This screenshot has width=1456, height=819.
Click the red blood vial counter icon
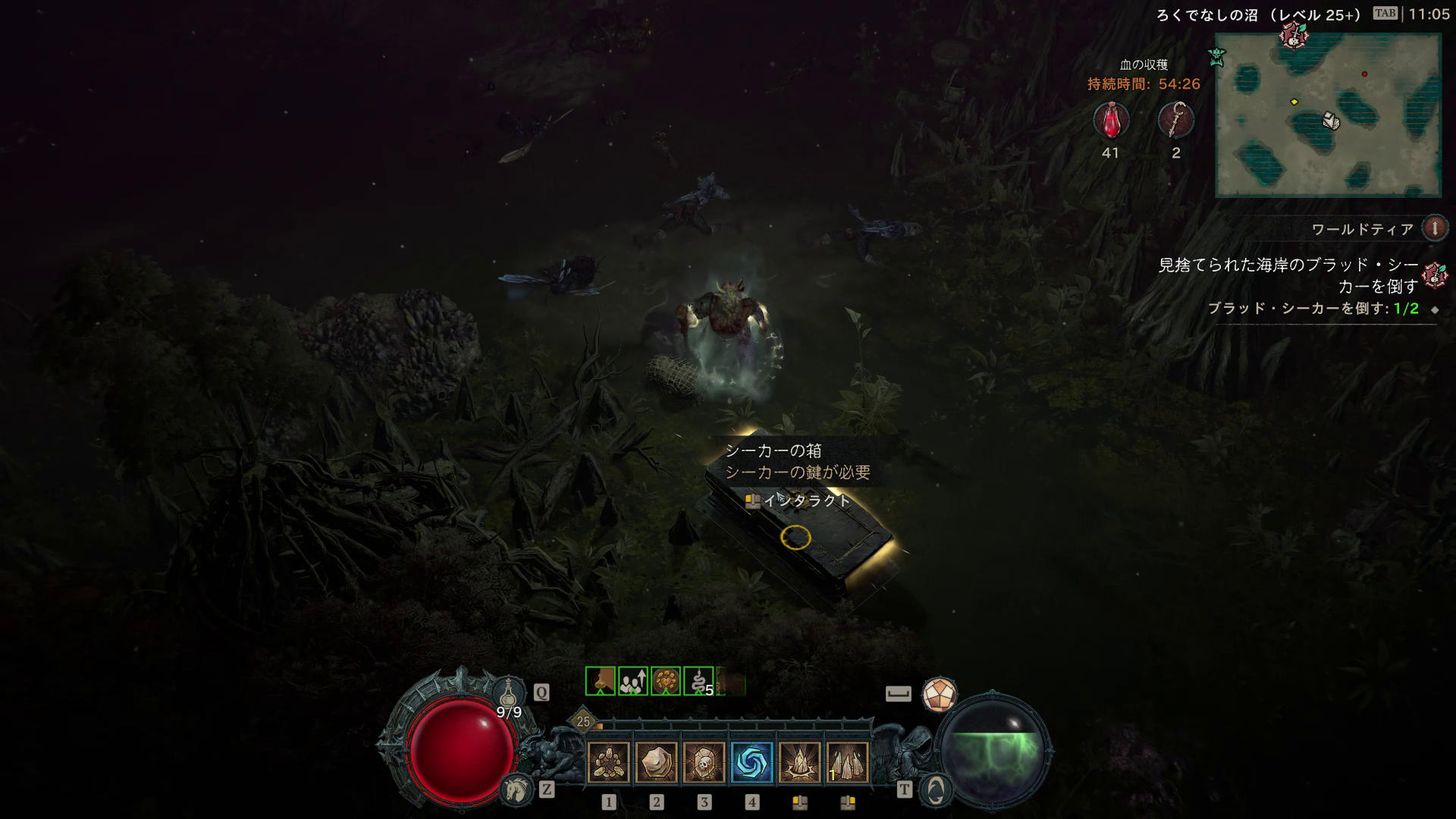[1111, 121]
